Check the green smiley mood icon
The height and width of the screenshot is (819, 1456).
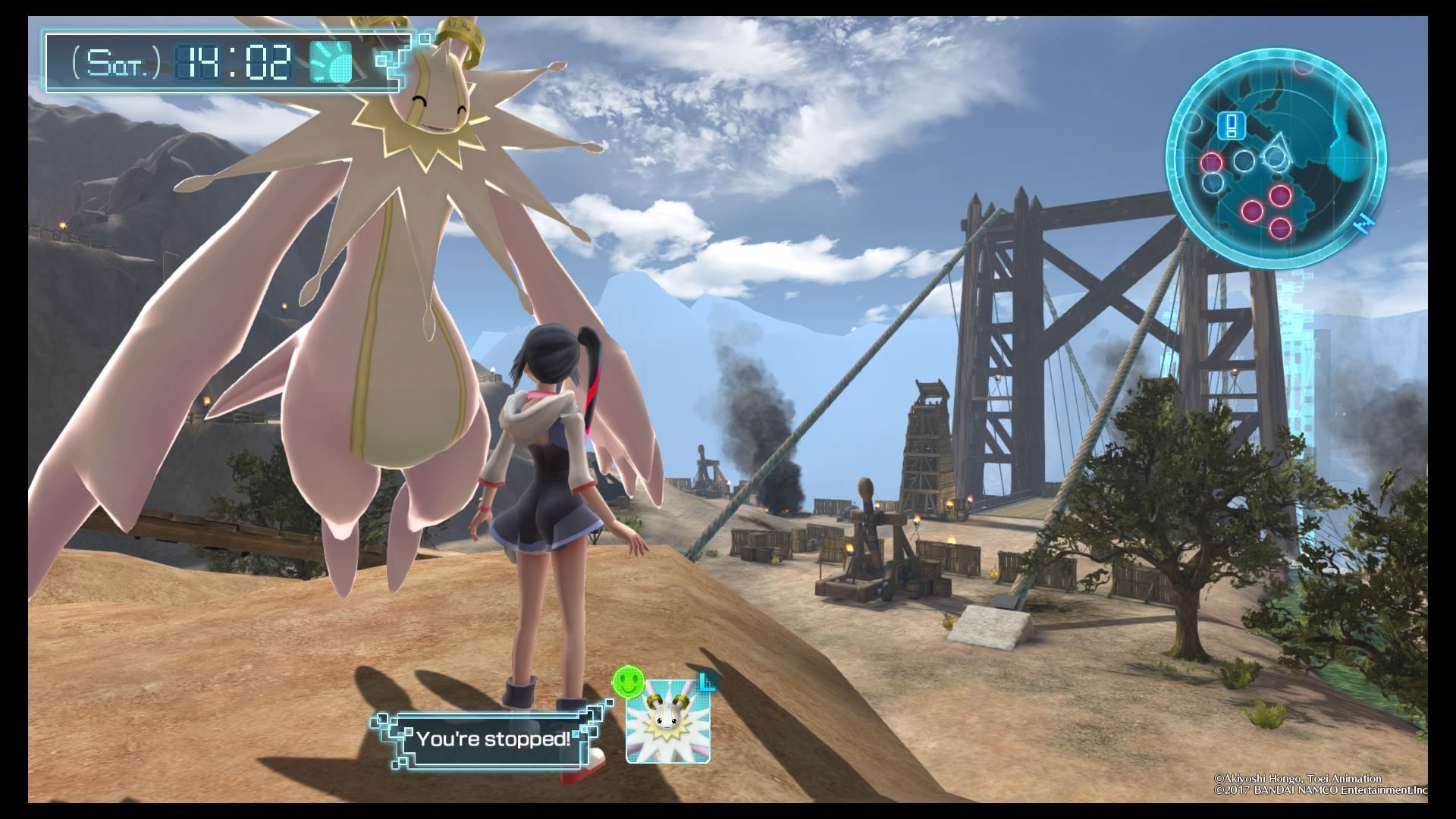pyautogui.click(x=627, y=680)
